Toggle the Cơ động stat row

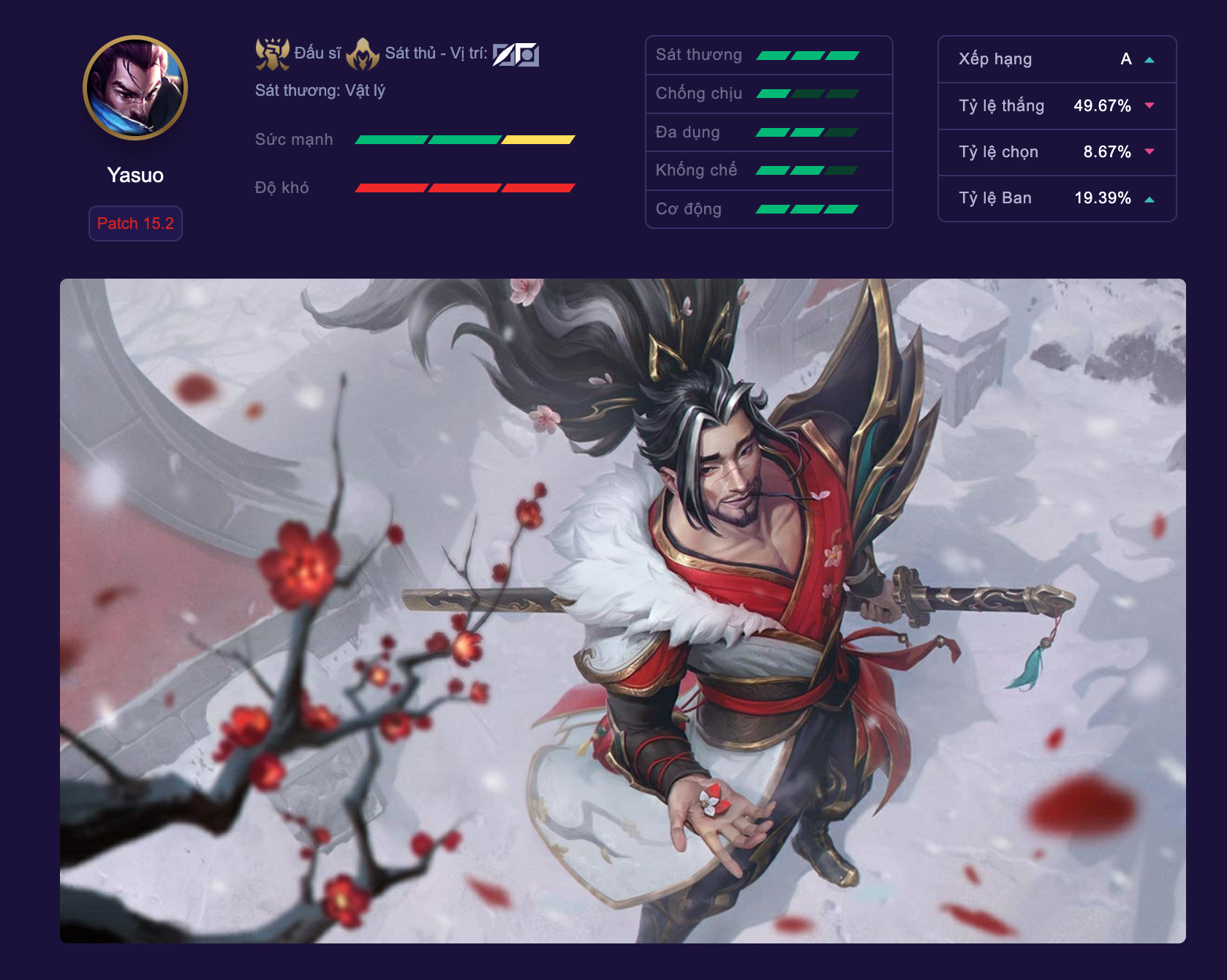click(x=768, y=208)
